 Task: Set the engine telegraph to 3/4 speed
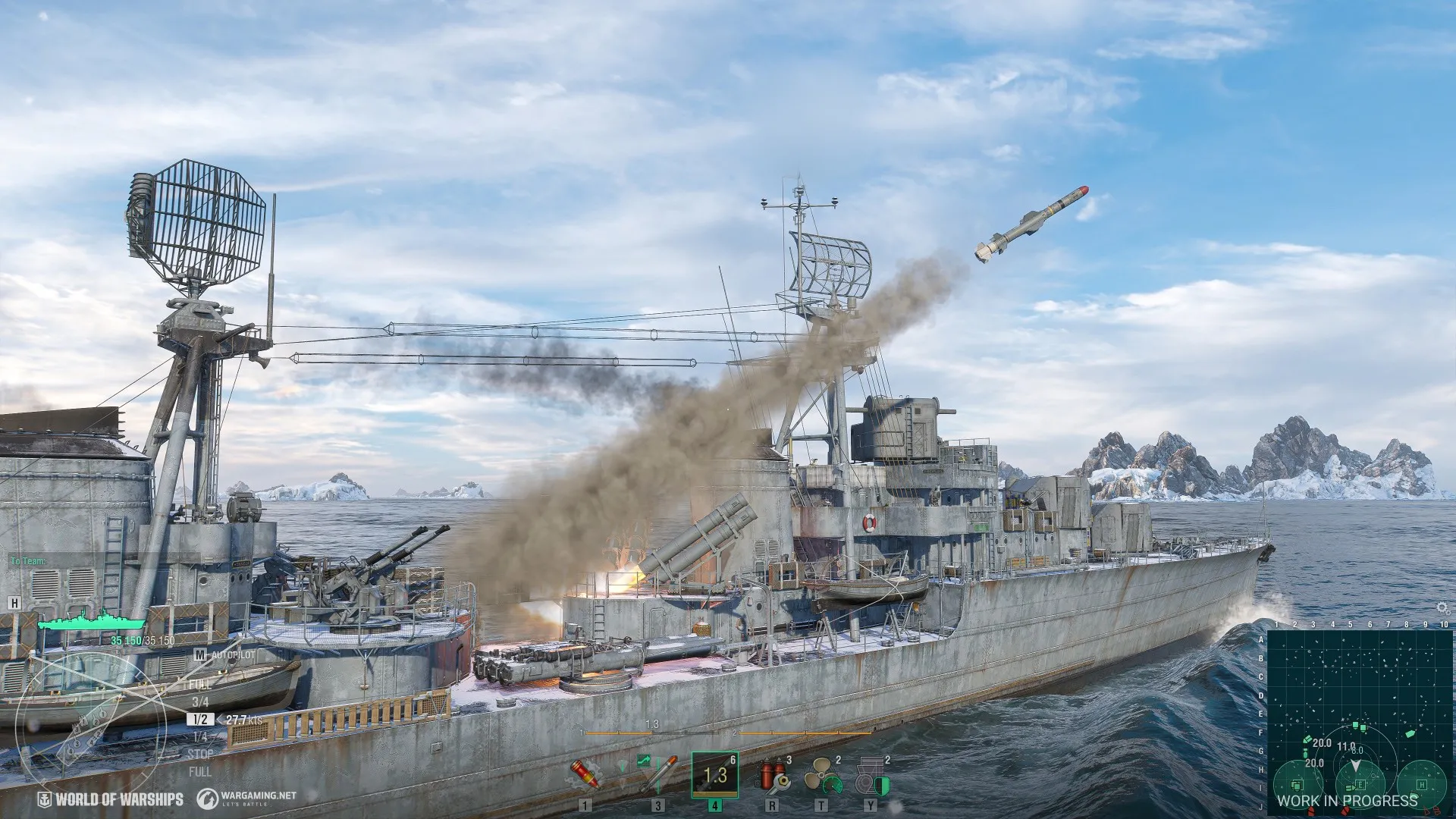coord(200,702)
